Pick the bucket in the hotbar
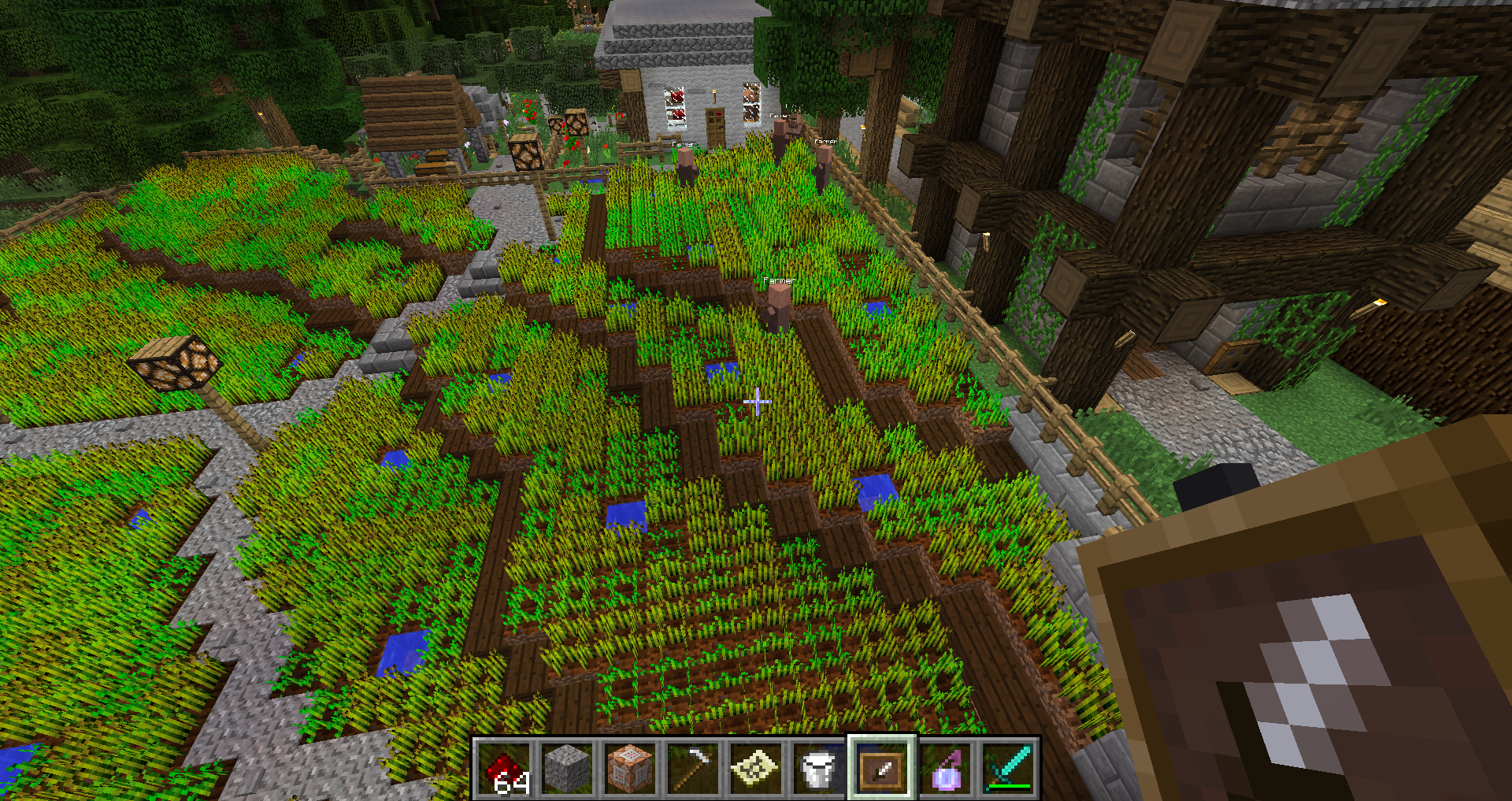This screenshot has height=801, width=1512. 819,768
